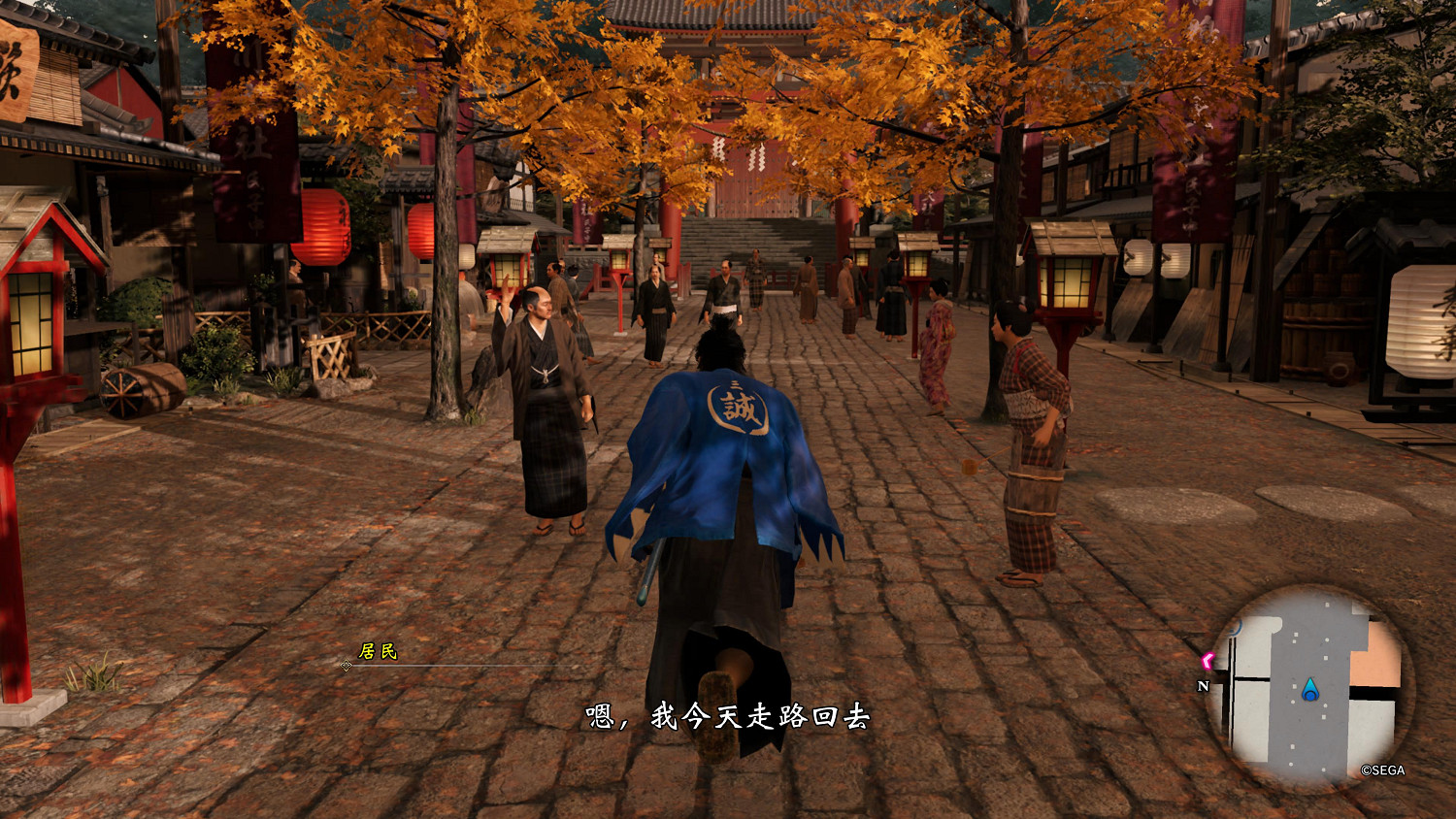Click the N compass indicator beside the minimap

pos(1204,686)
